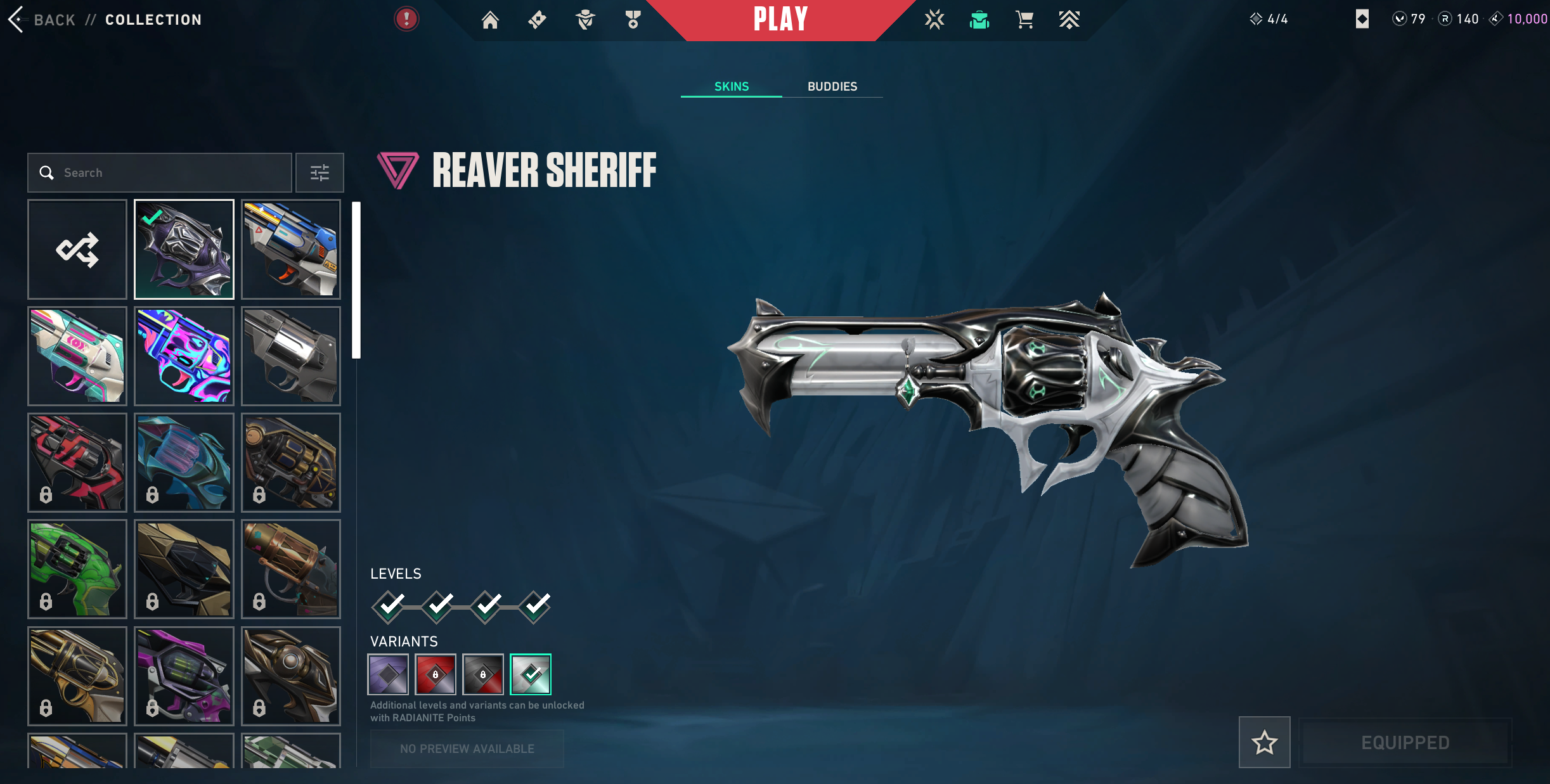Select the purple base variant swatch
This screenshot has height=784, width=1550.
(x=388, y=674)
